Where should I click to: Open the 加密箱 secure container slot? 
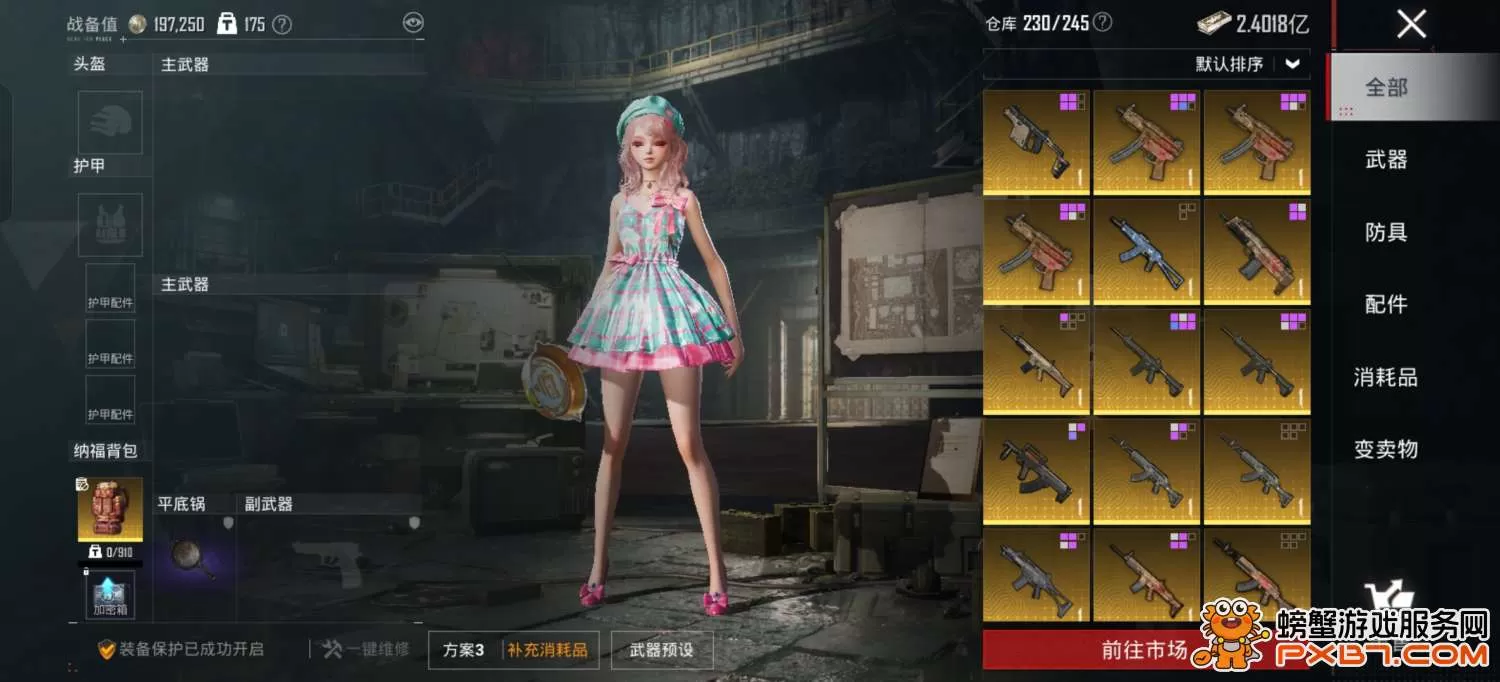pyautogui.click(x=110, y=595)
